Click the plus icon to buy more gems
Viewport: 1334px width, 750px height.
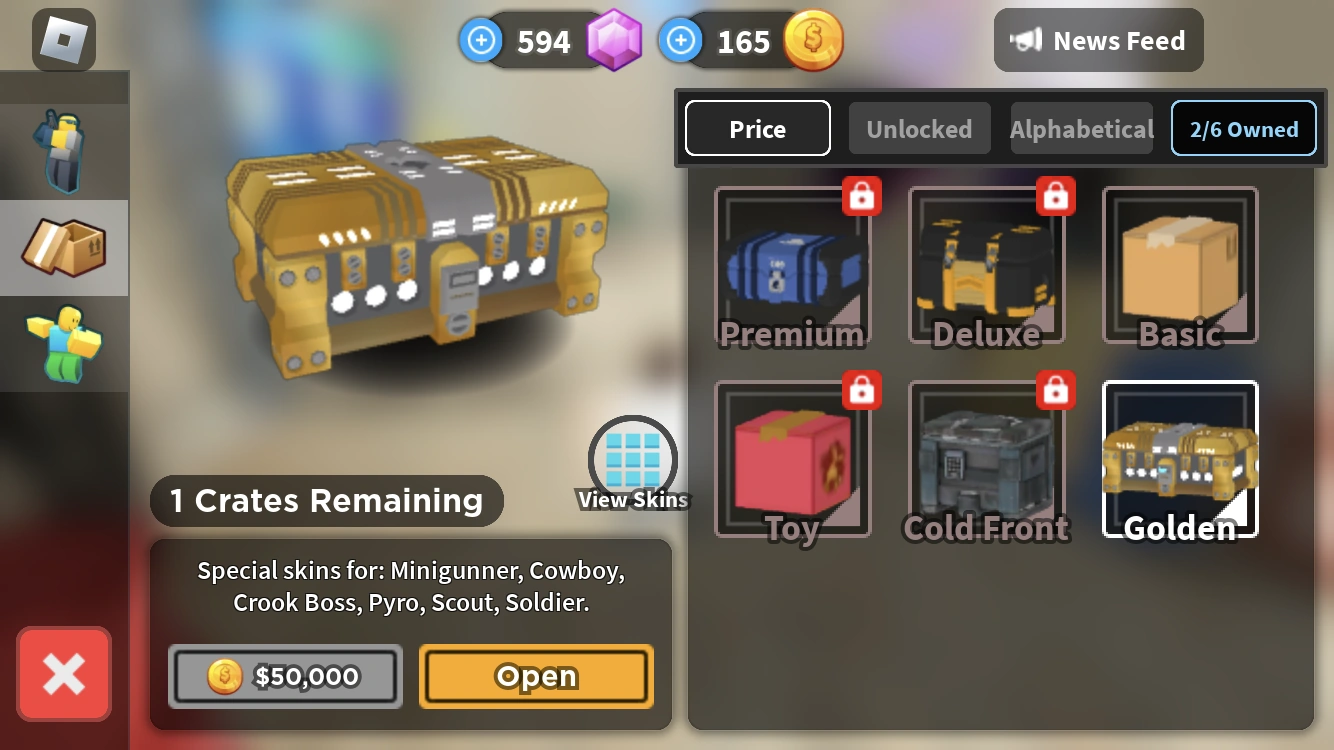click(481, 40)
